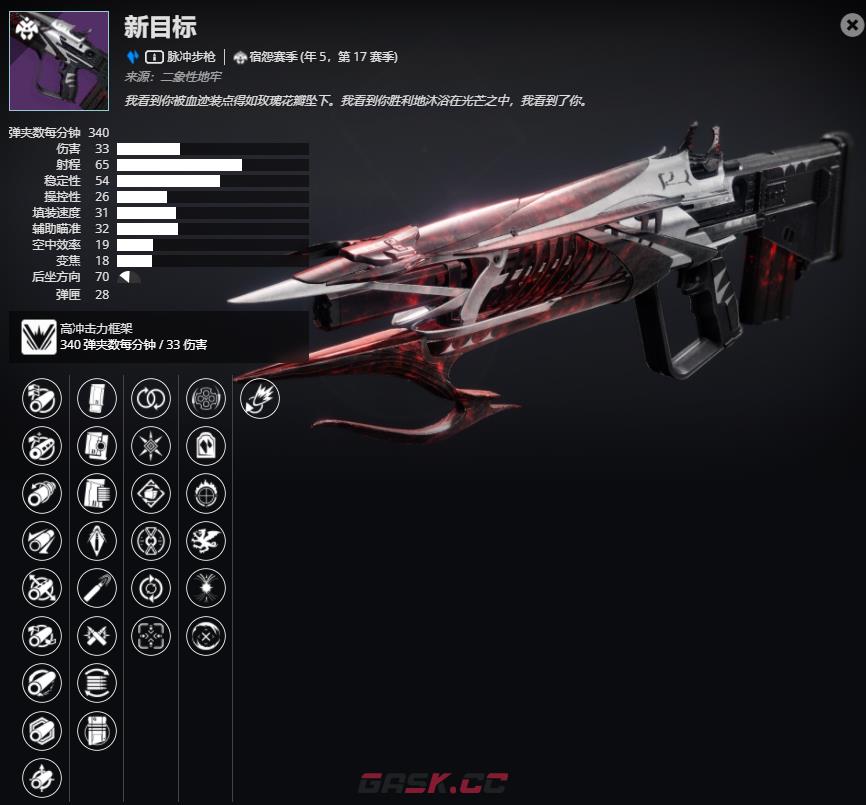The height and width of the screenshot is (805, 866).
Task: Select the flaming crosshair perk
Action: pyautogui.click(x=206, y=494)
